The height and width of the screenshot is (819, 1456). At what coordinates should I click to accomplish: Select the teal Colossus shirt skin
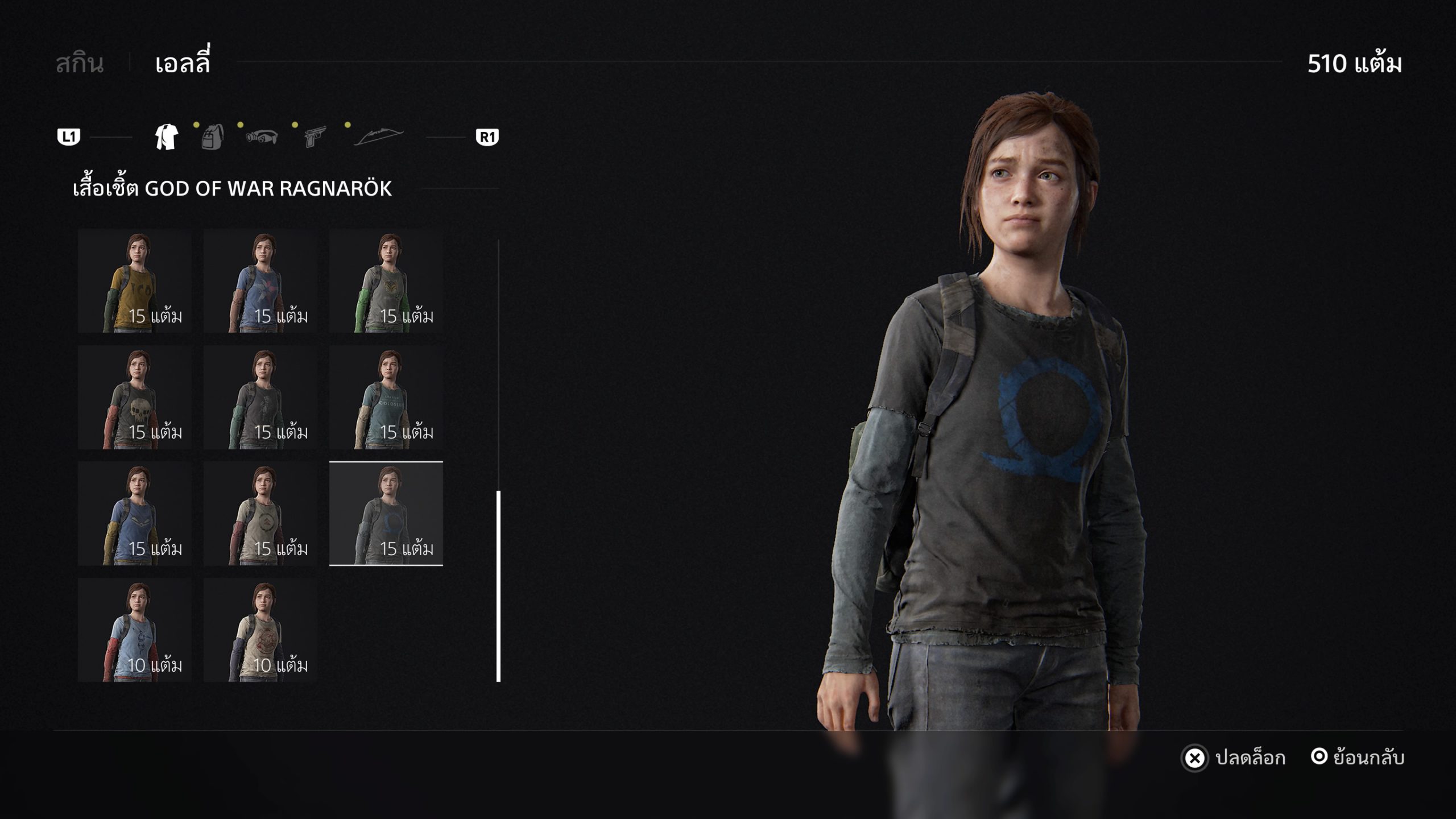(386, 398)
